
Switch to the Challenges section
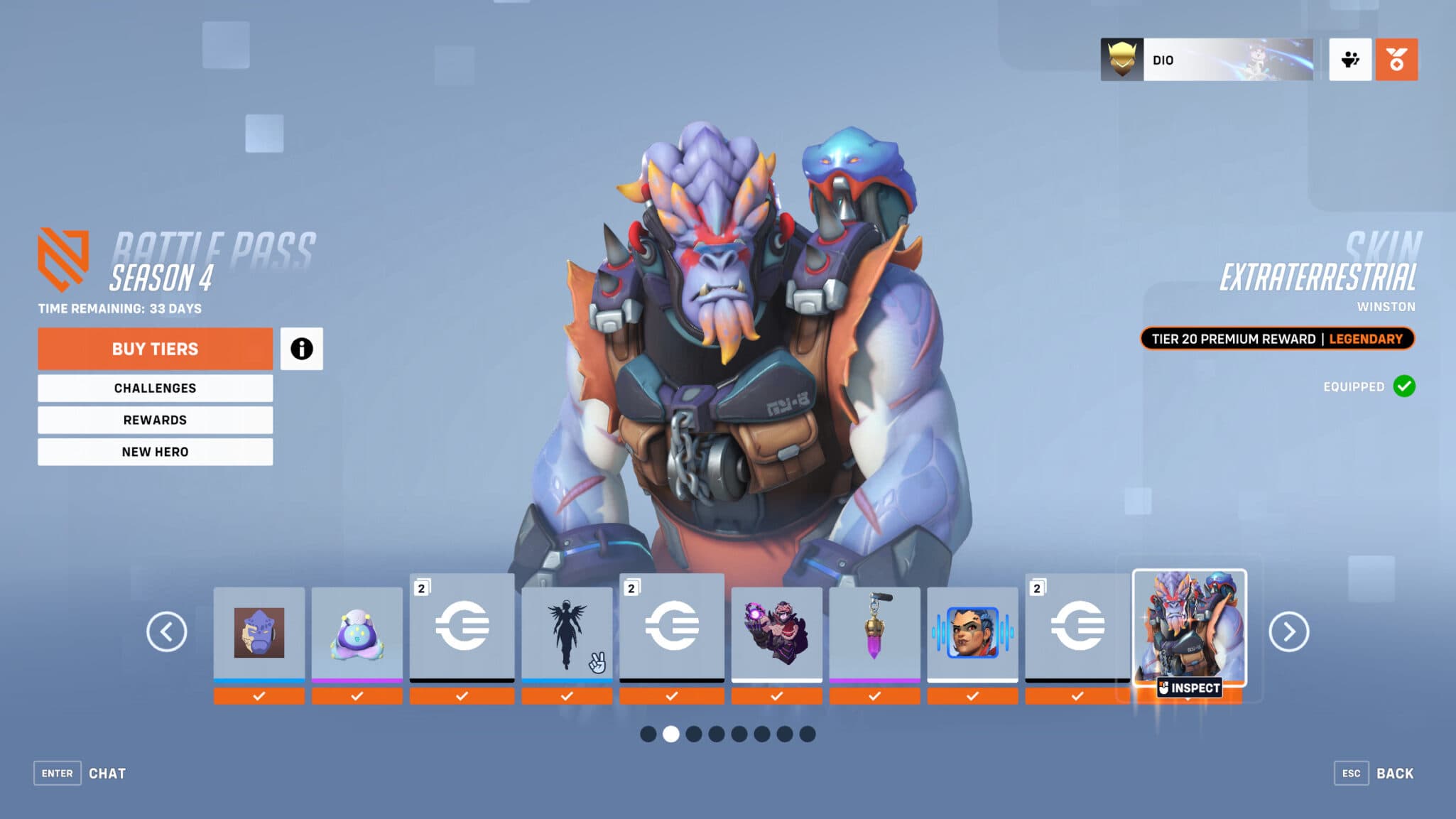[x=155, y=388]
